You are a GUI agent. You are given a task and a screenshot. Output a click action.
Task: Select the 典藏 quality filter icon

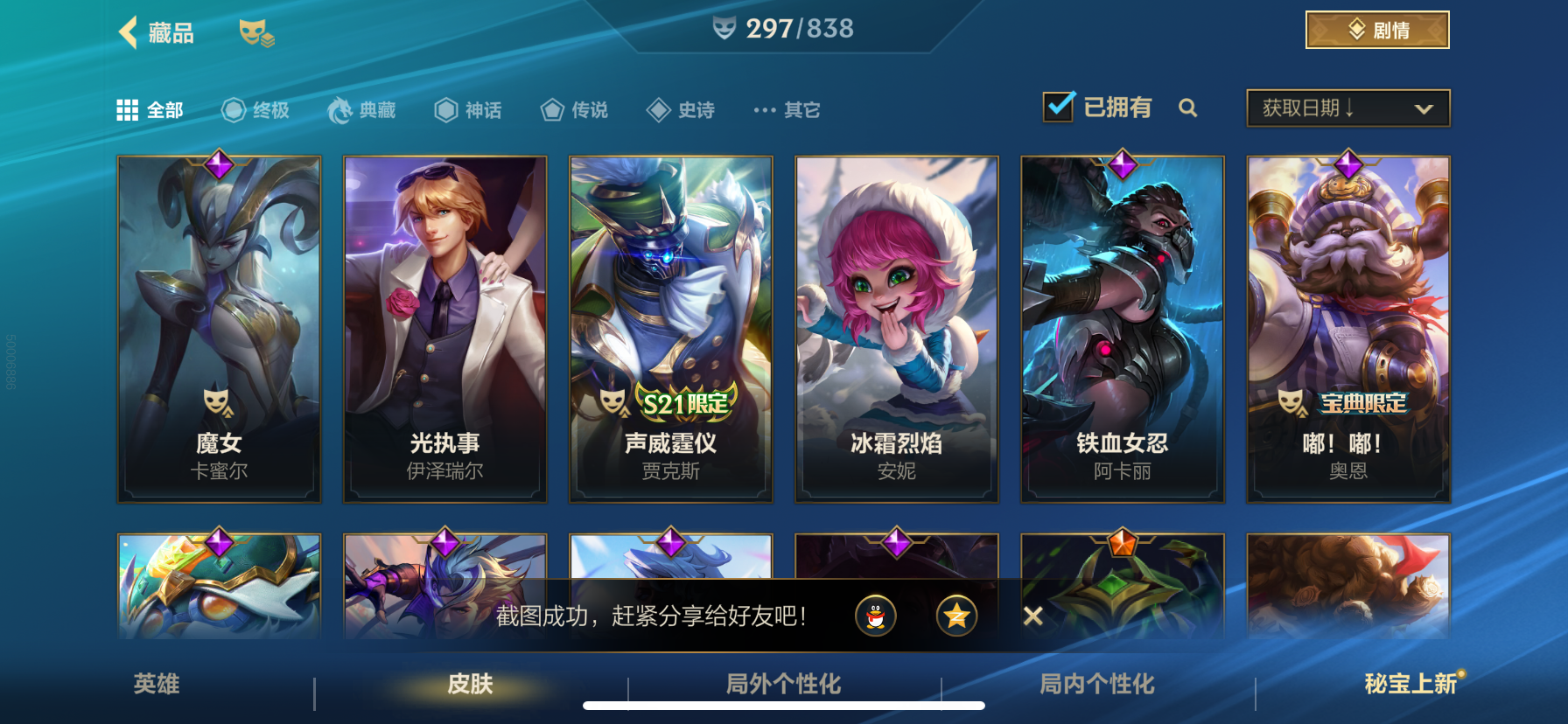point(341,109)
